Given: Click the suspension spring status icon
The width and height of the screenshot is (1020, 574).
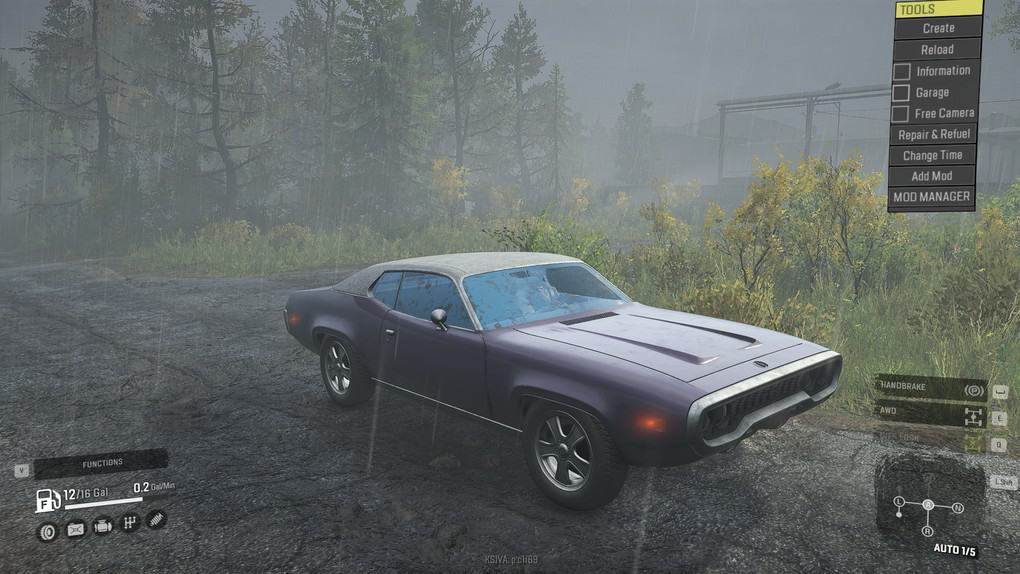Looking at the screenshot, I should 156,519.
